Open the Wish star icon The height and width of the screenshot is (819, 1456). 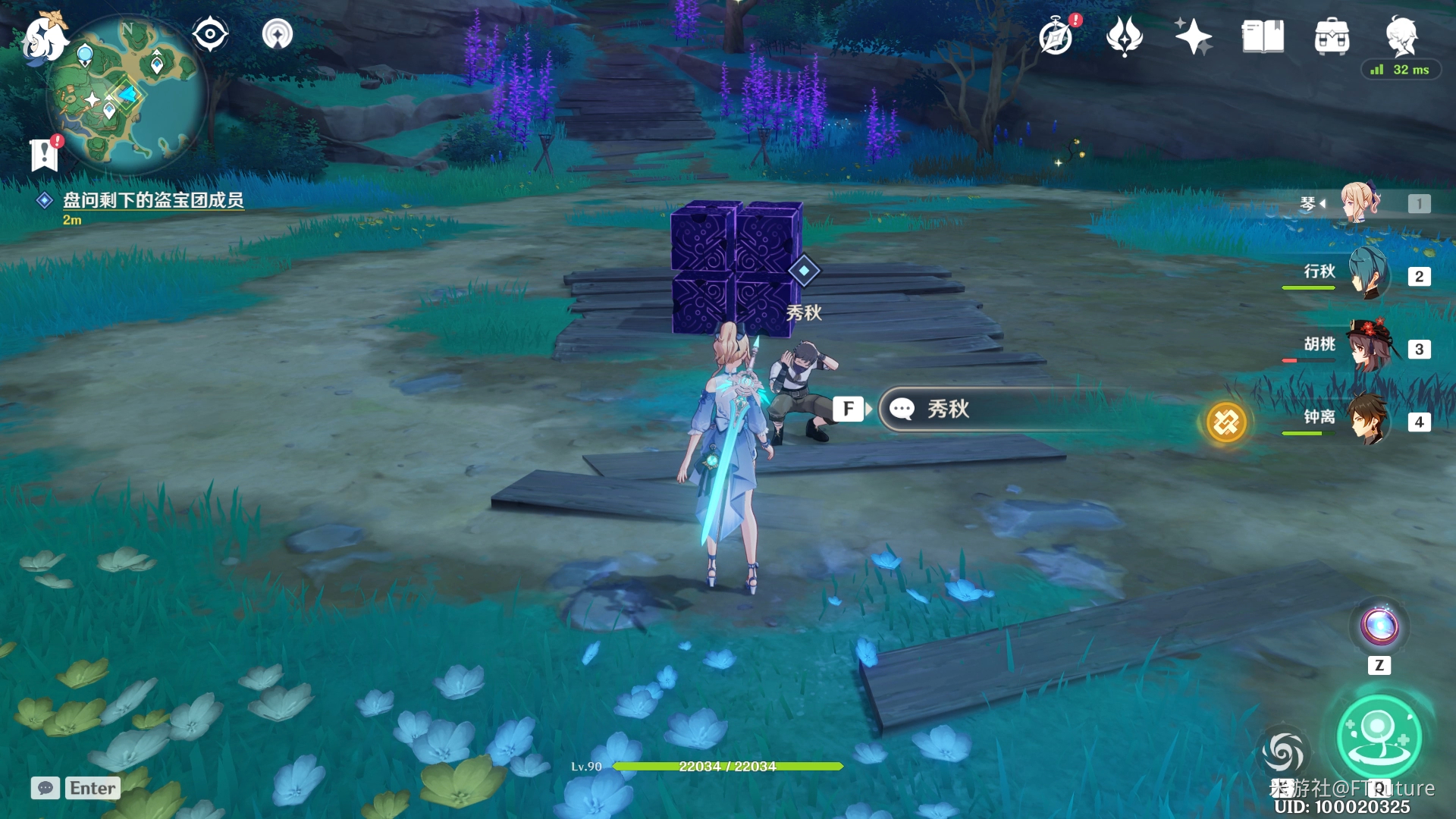1193,36
